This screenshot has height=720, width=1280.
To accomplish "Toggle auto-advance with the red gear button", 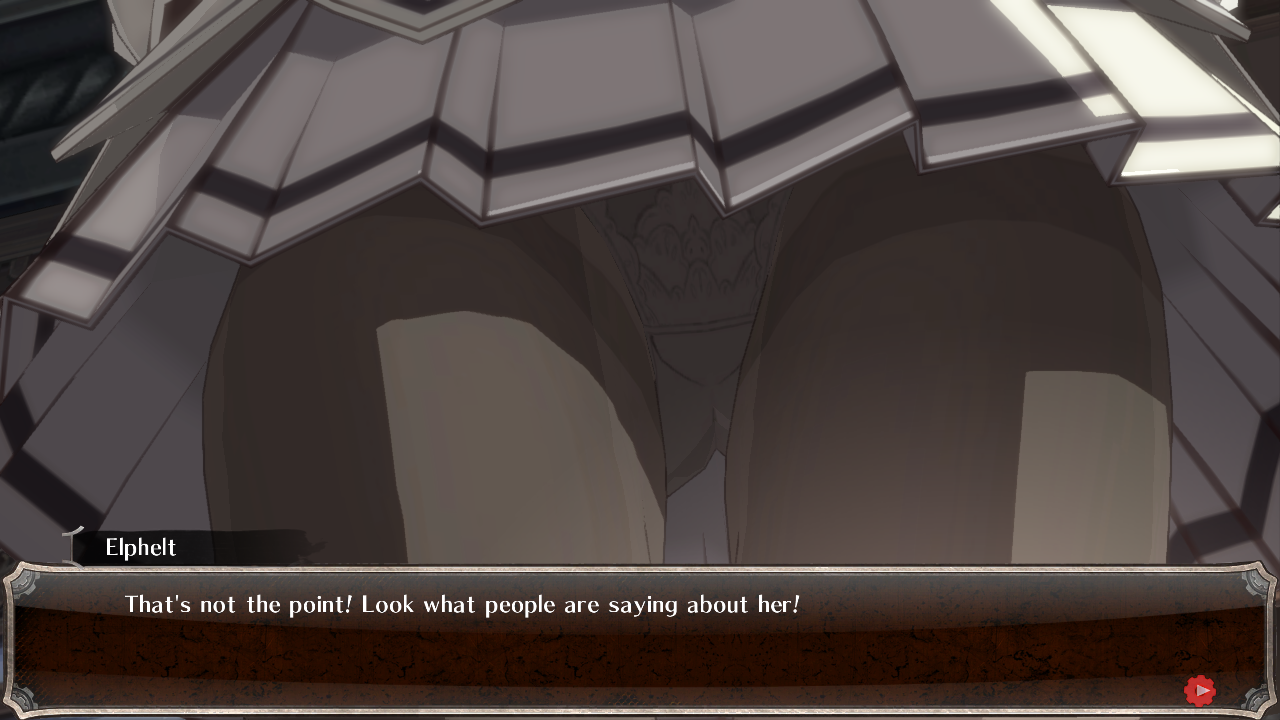I will (x=1199, y=689).
